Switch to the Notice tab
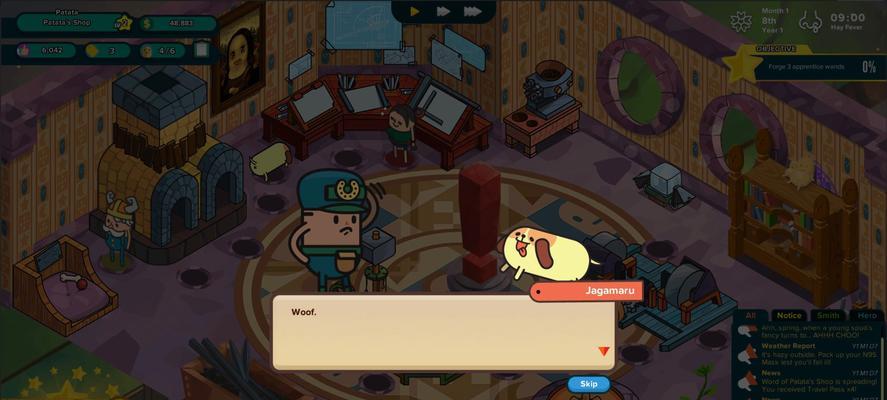This screenshot has width=887, height=400. click(789, 315)
